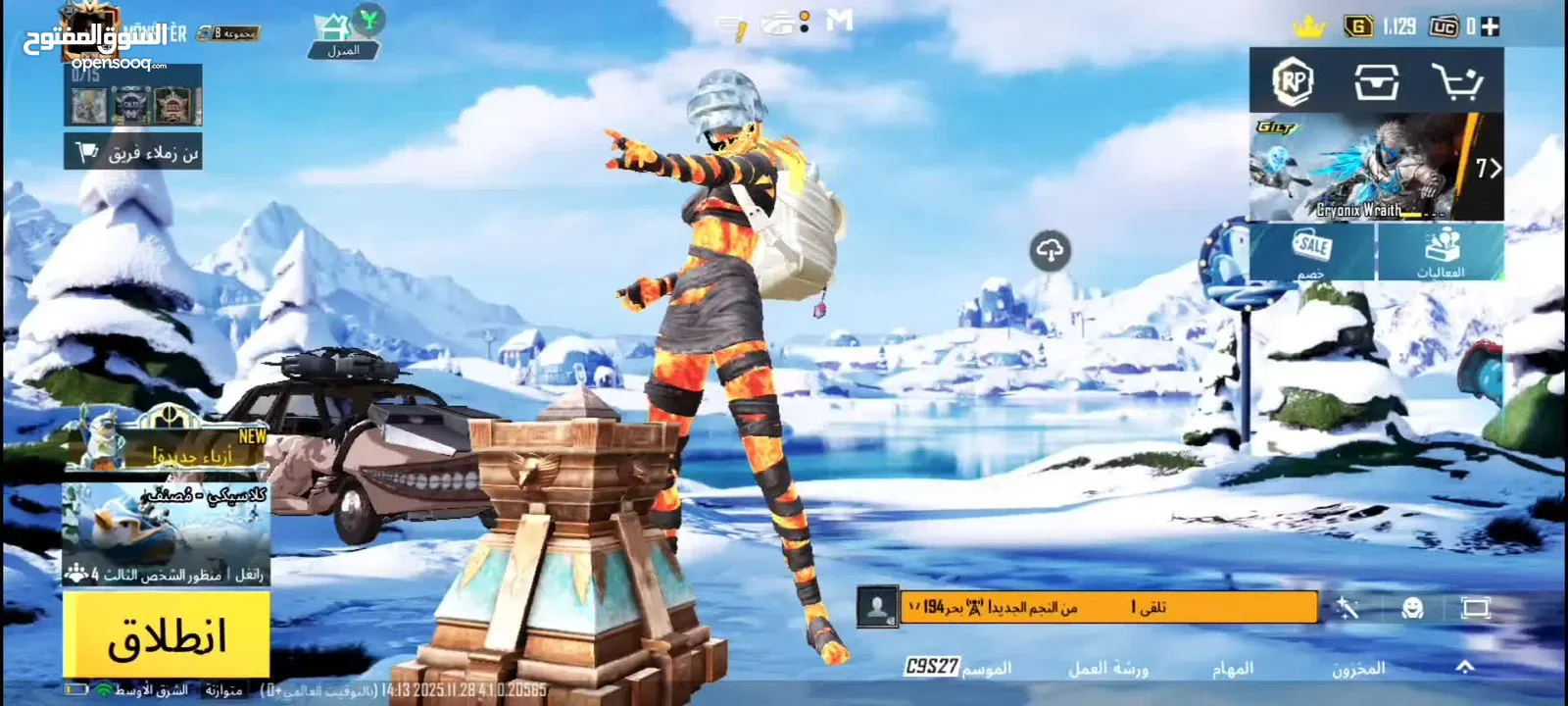This screenshot has height=706, width=1568.
Task: Open the الفعاليات events tile
Action: point(1441,252)
